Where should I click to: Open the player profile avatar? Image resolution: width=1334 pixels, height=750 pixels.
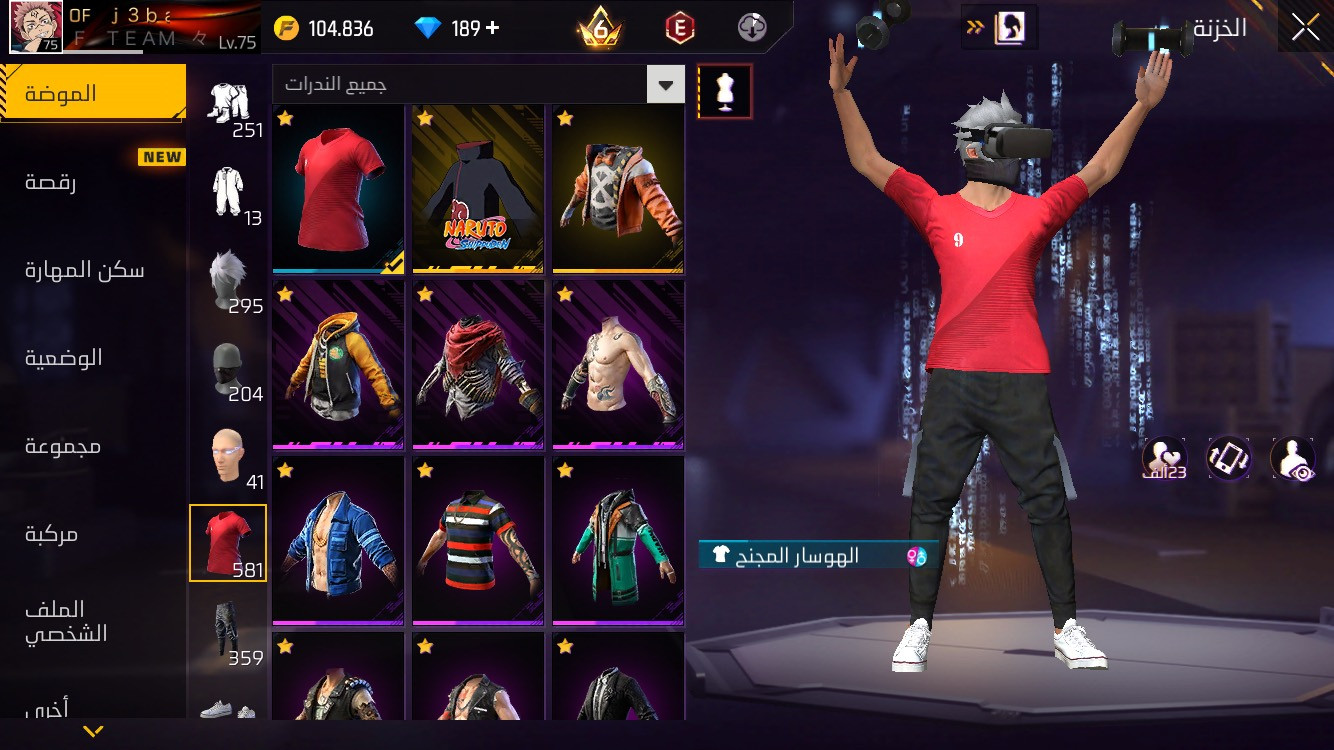pos(36,27)
